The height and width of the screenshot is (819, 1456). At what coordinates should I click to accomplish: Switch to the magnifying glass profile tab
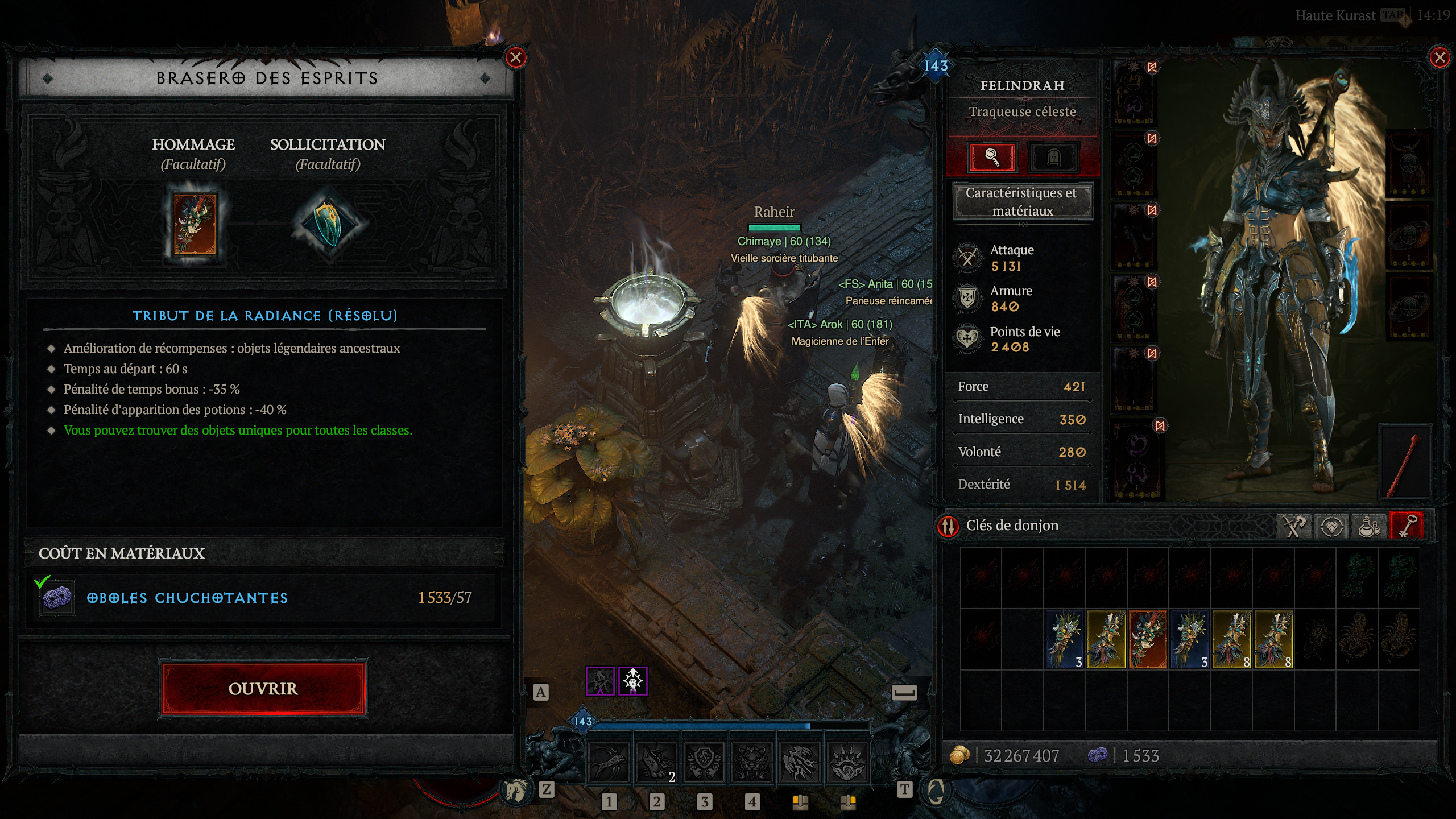click(x=992, y=157)
